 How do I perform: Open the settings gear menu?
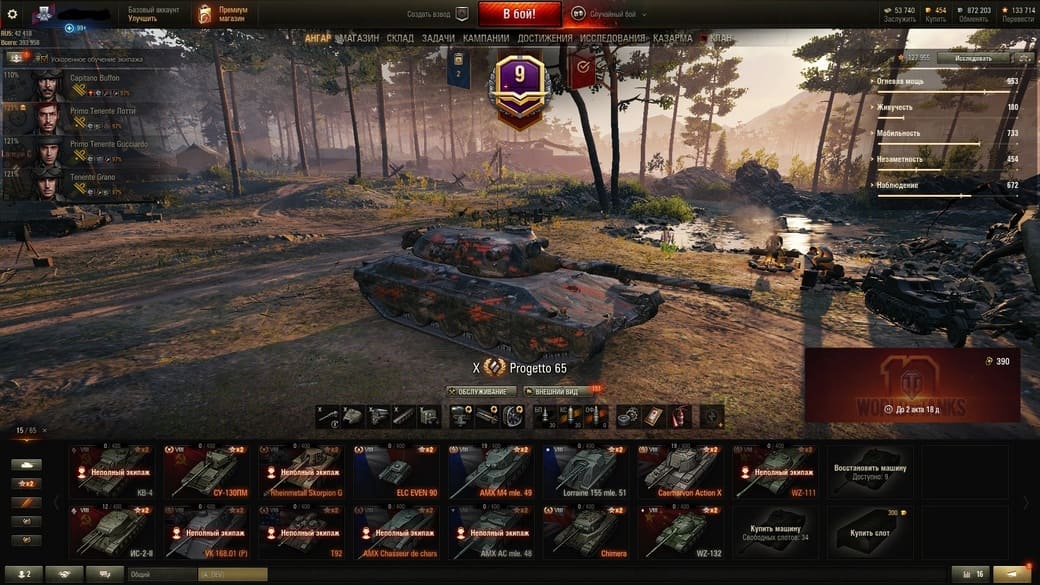point(13,14)
